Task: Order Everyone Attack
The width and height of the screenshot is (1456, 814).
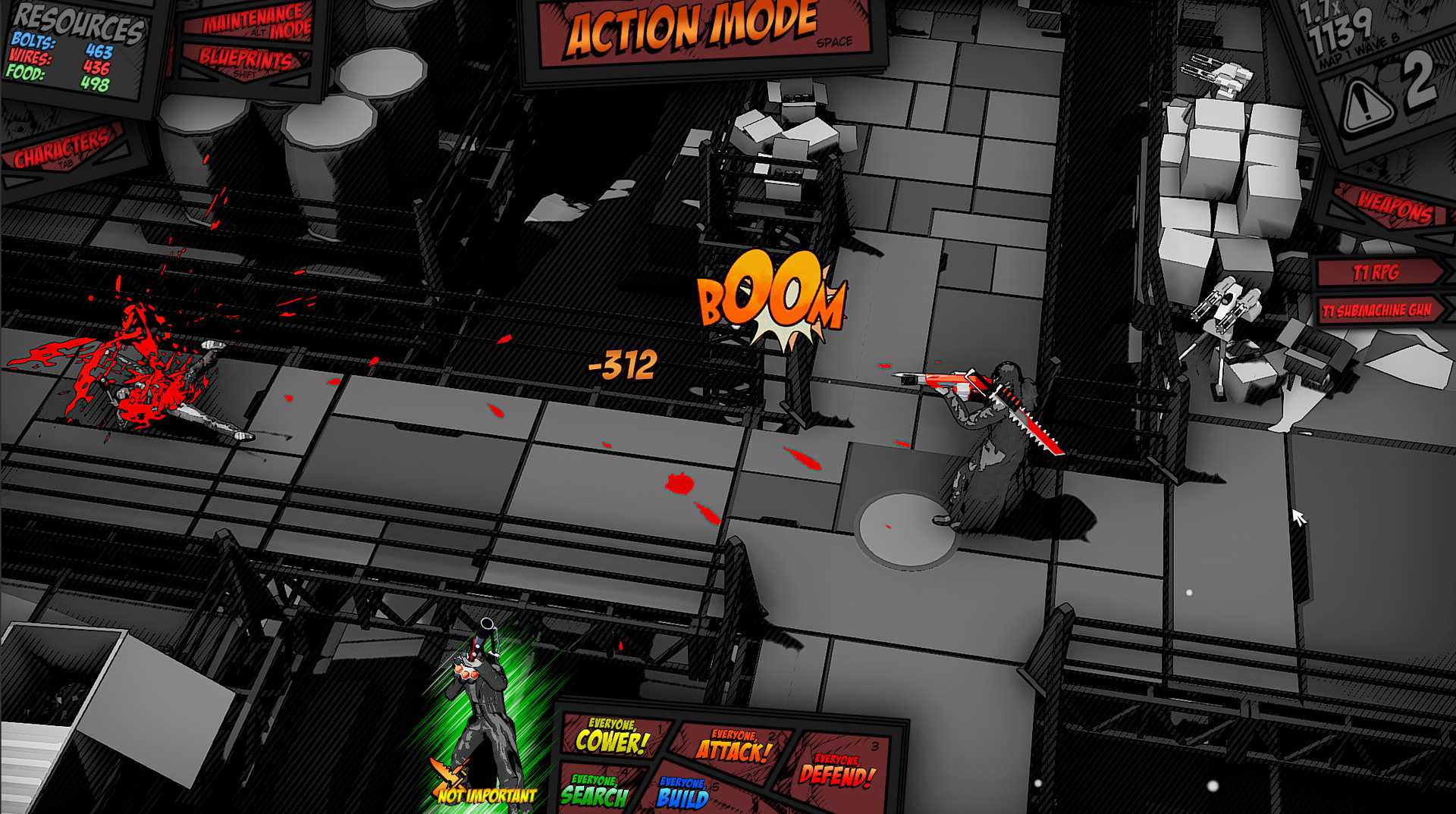Action: tap(733, 747)
